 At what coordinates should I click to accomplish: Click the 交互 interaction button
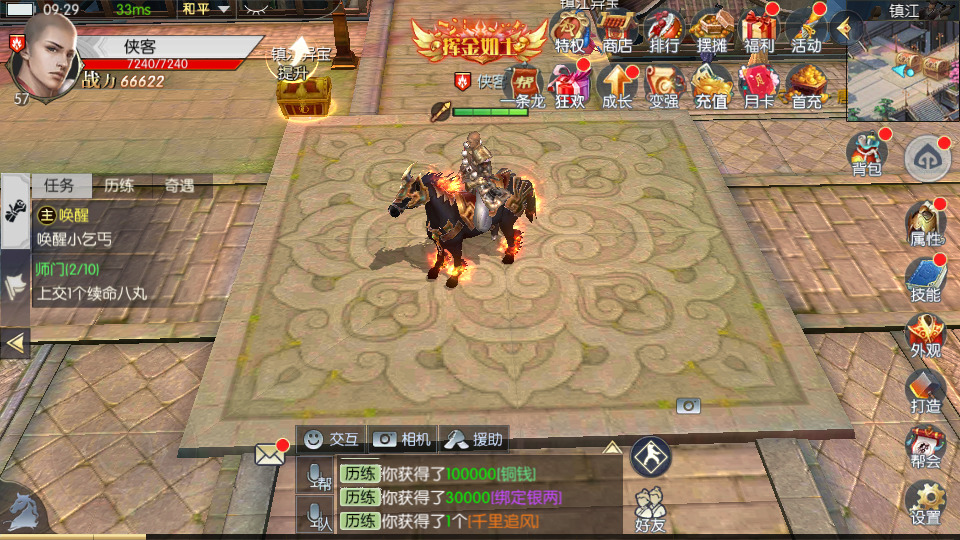[331, 438]
